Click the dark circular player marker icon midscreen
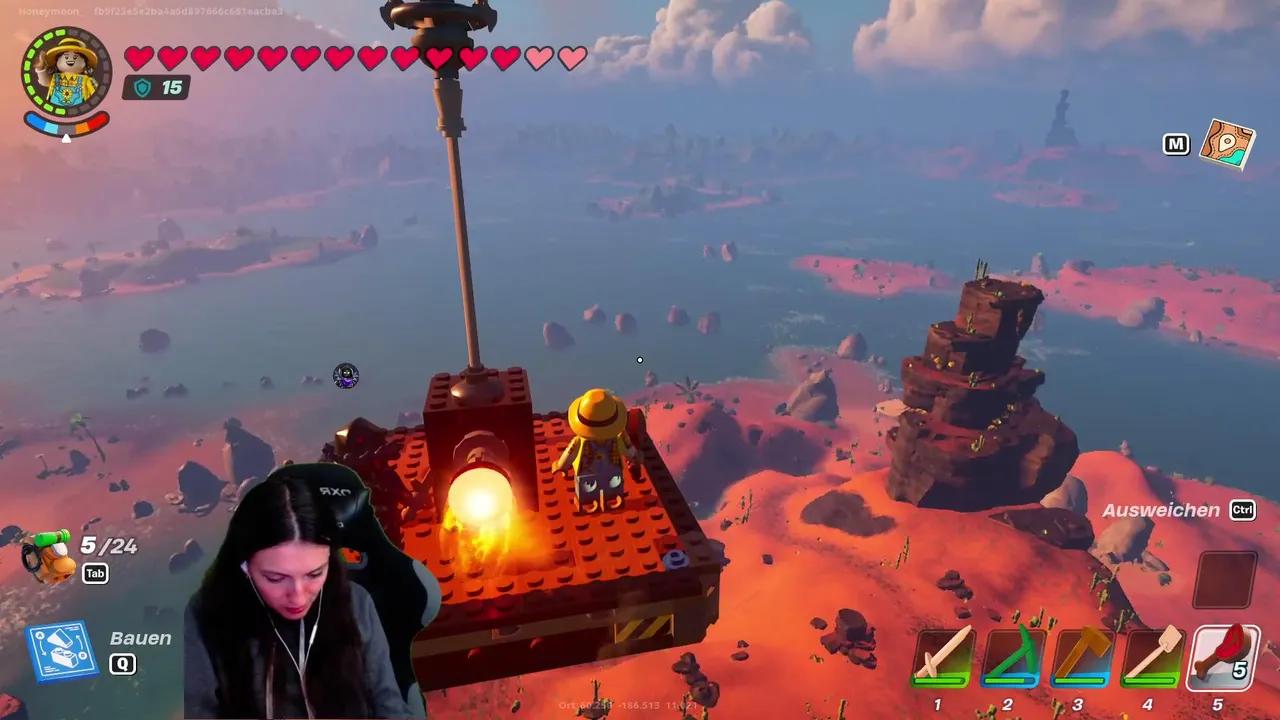 (346, 376)
